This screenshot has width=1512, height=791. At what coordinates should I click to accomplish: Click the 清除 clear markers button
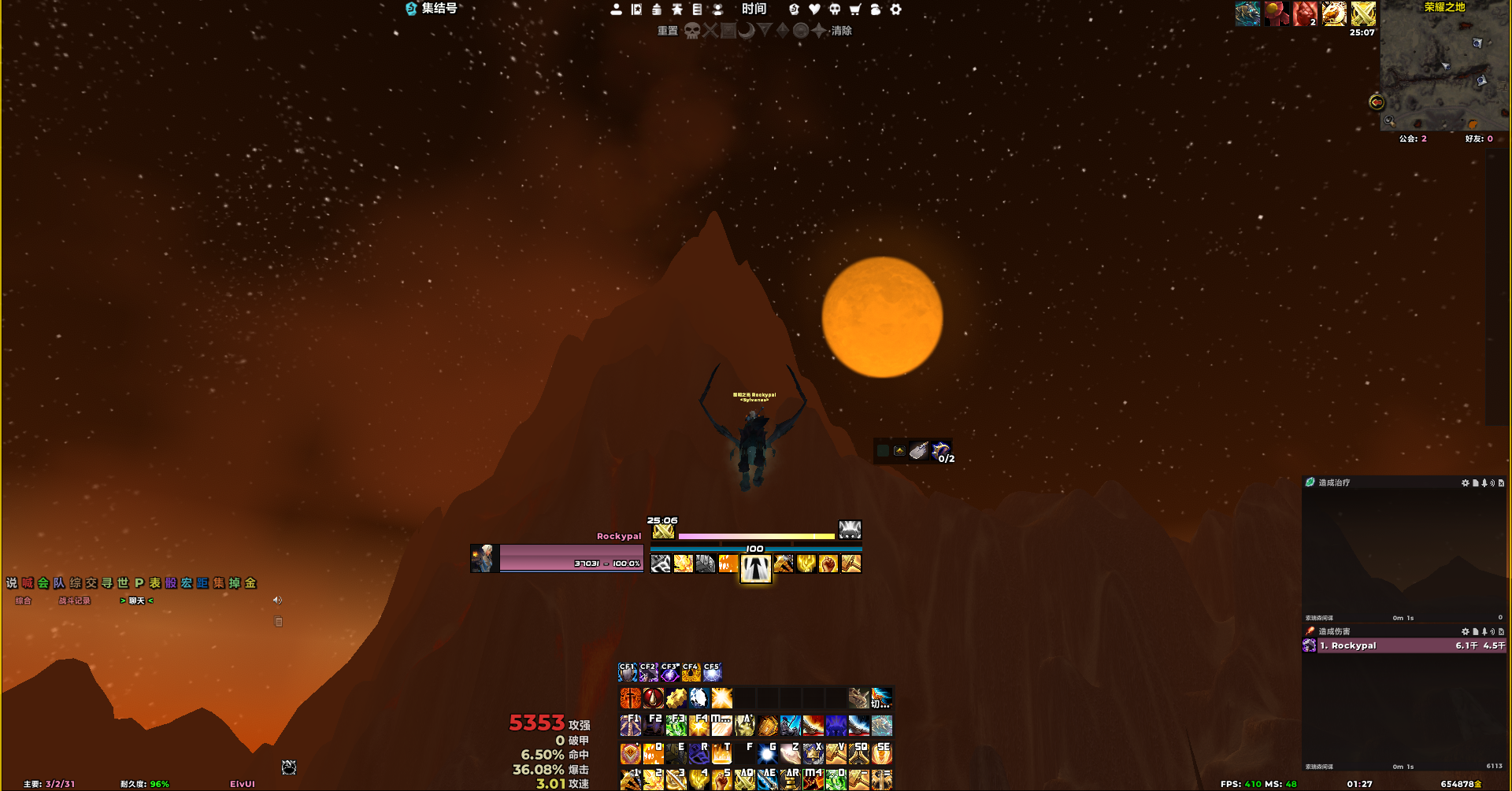point(841,31)
